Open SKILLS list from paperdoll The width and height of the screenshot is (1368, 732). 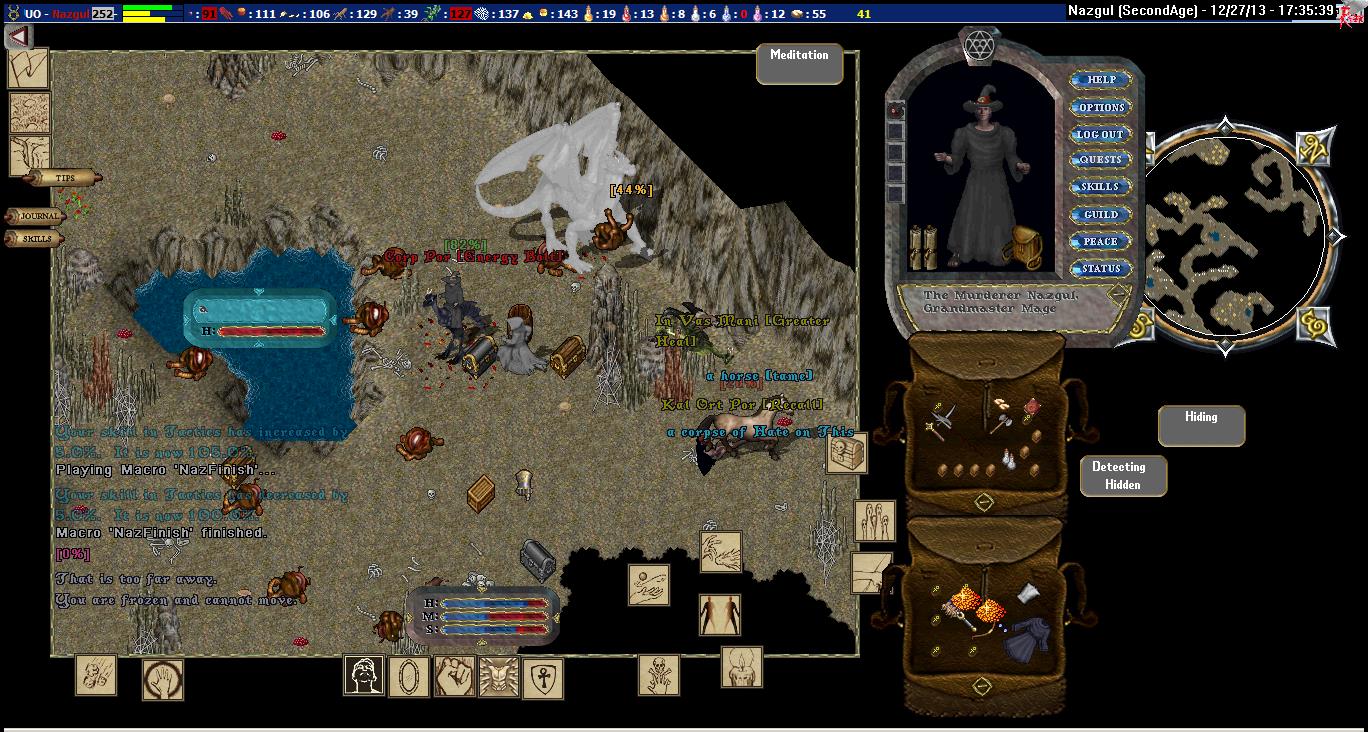1100,187
